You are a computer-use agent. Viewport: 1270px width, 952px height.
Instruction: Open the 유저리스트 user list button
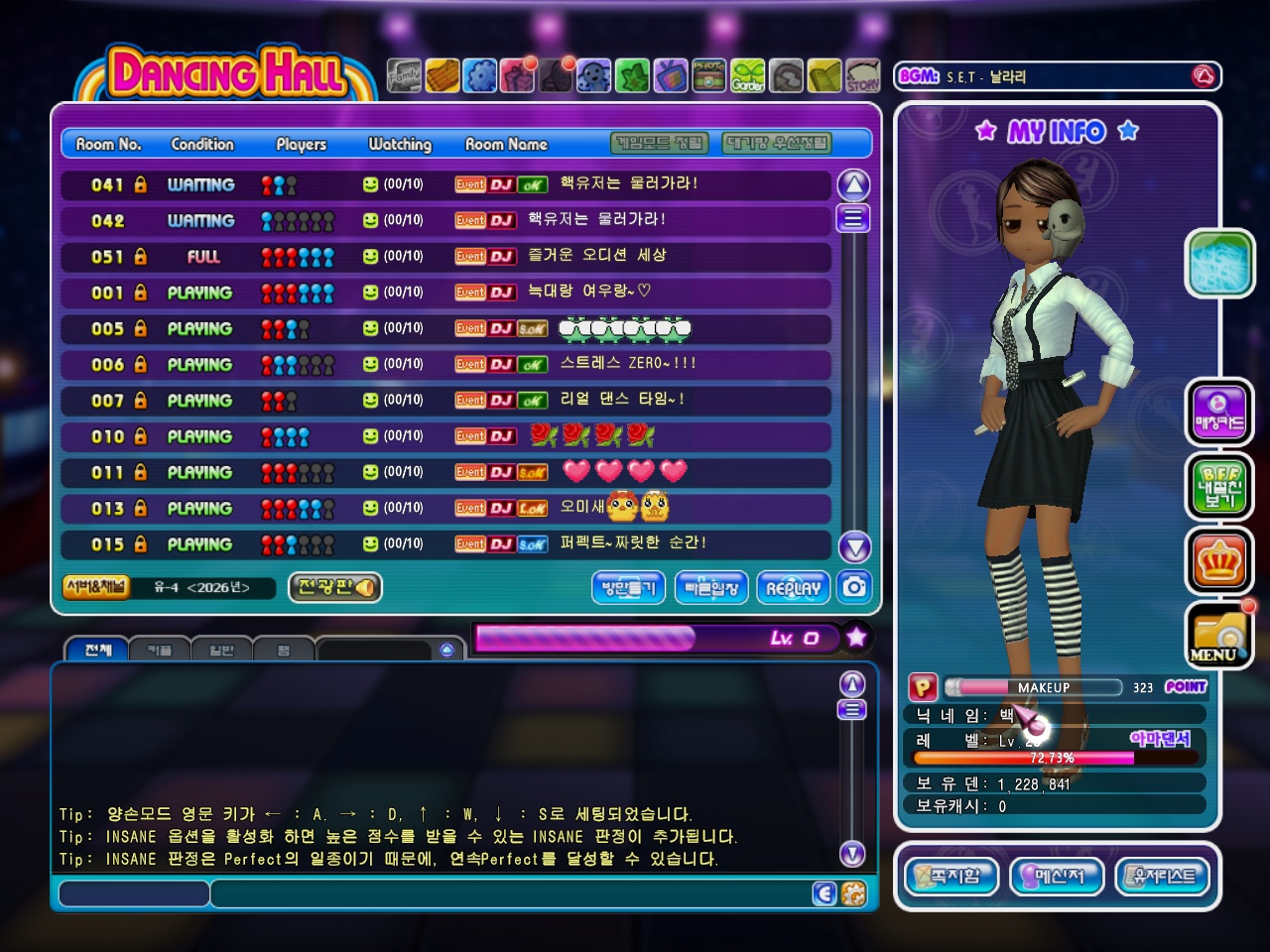click(1163, 876)
